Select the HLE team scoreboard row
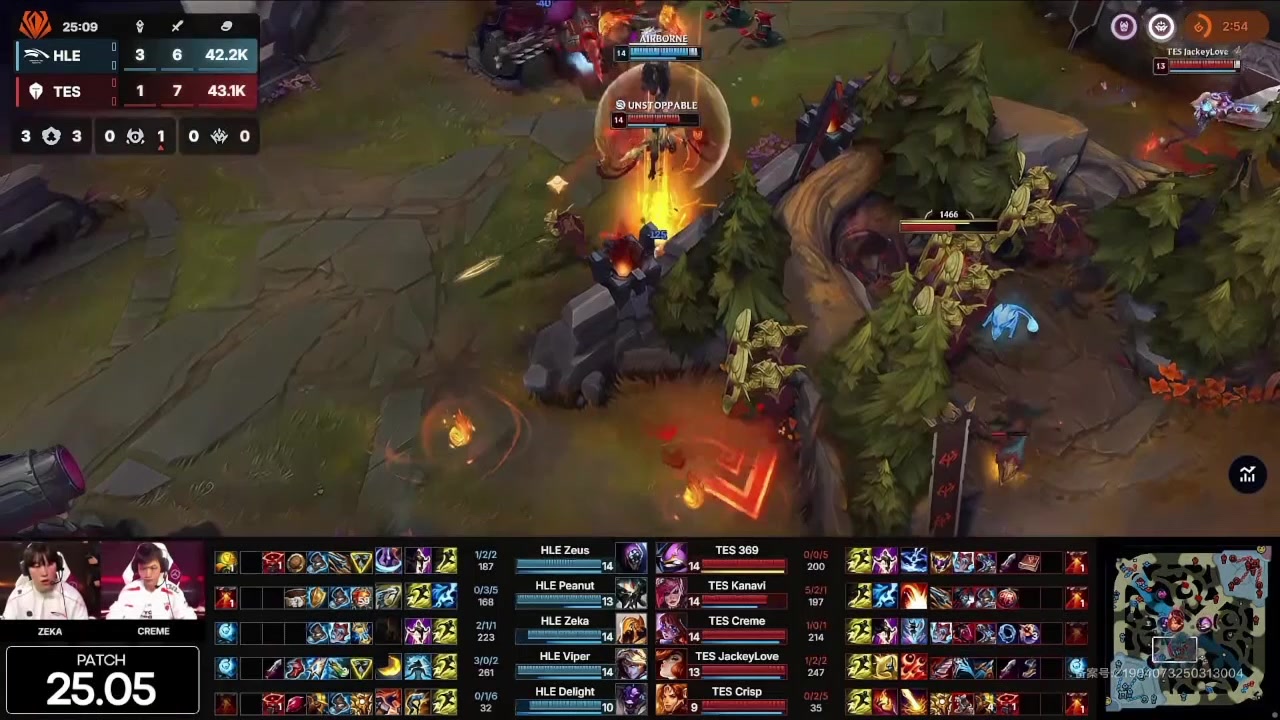Image resolution: width=1280 pixels, height=720 pixels. pyautogui.click(x=136, y=56)
